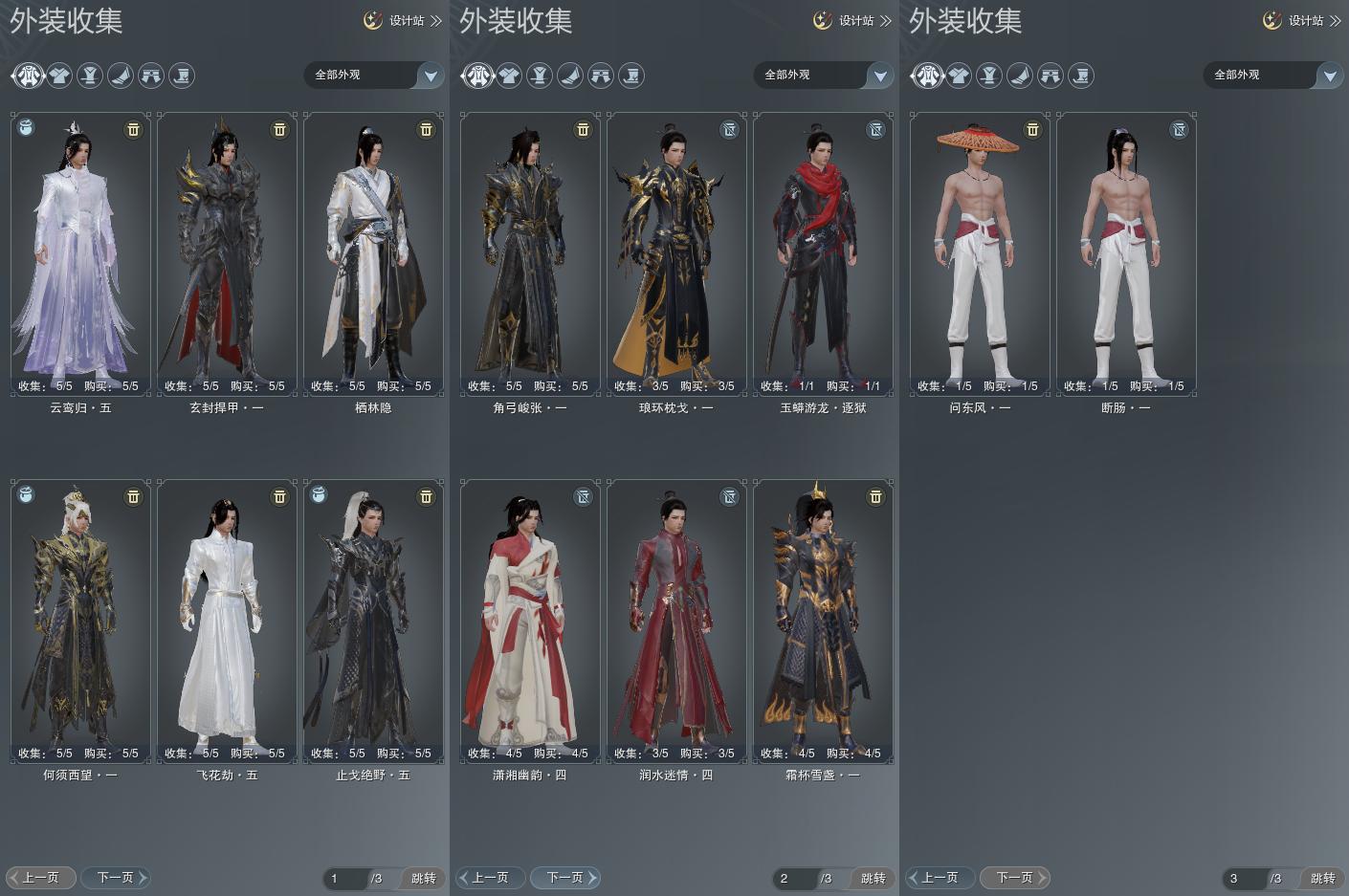This screenshot has width=1349, height=896.
Task: Choose the shirtless 断肠·一 outfit card
Action: pos(1126,253)
